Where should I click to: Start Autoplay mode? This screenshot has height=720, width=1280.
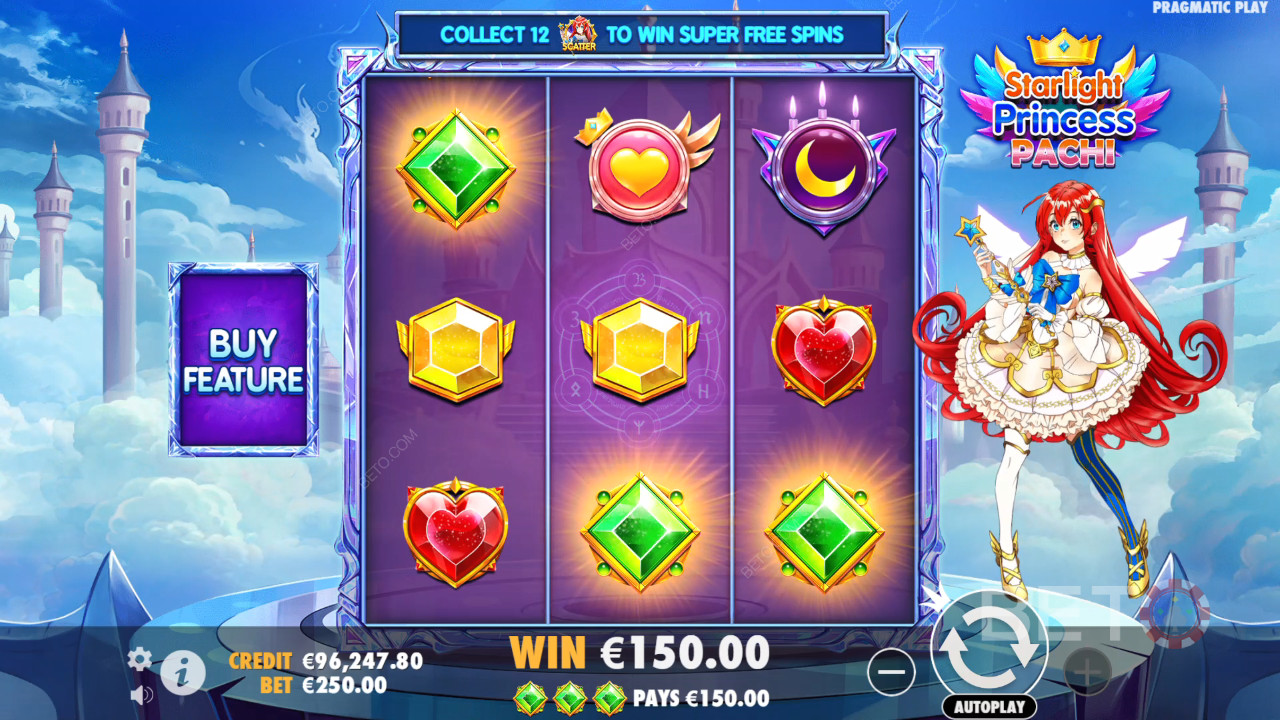[x=988, y=706]
